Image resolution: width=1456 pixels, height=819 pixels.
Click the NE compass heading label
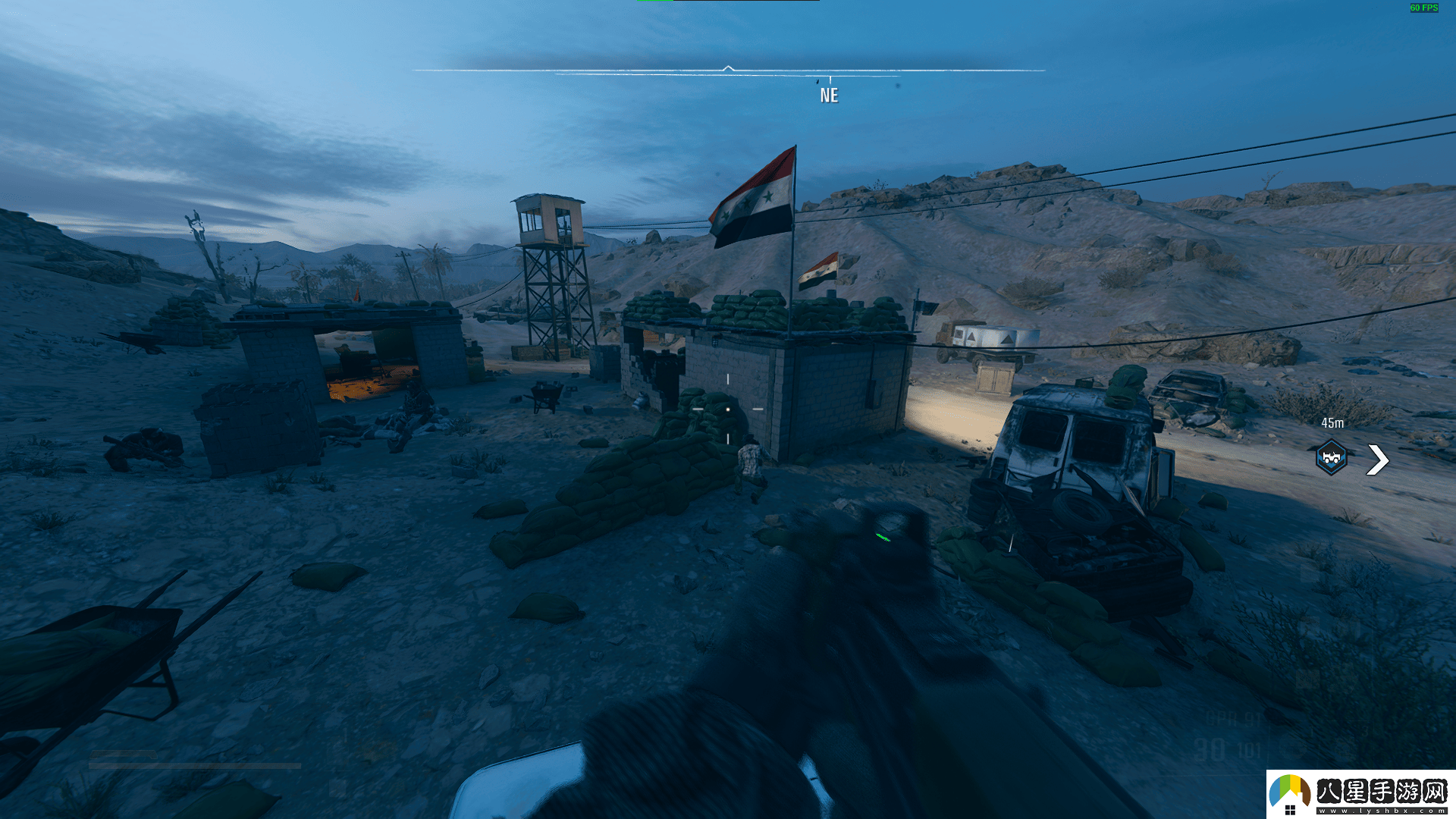click(829, 96)
